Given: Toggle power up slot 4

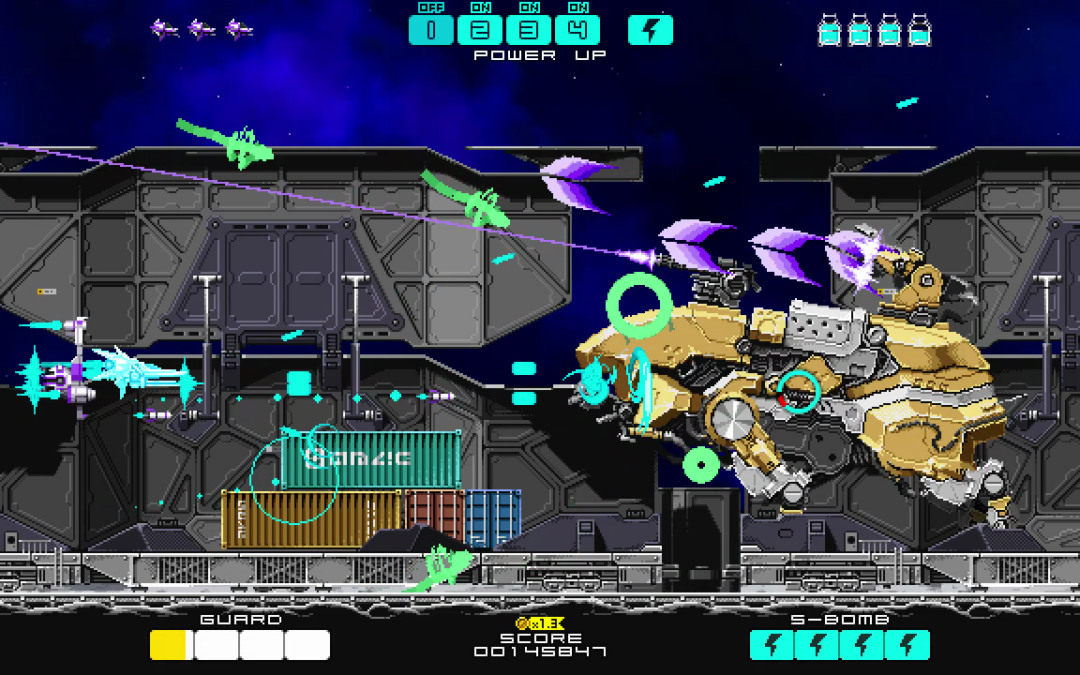Looking at the screenshot, I should point(577,30).
